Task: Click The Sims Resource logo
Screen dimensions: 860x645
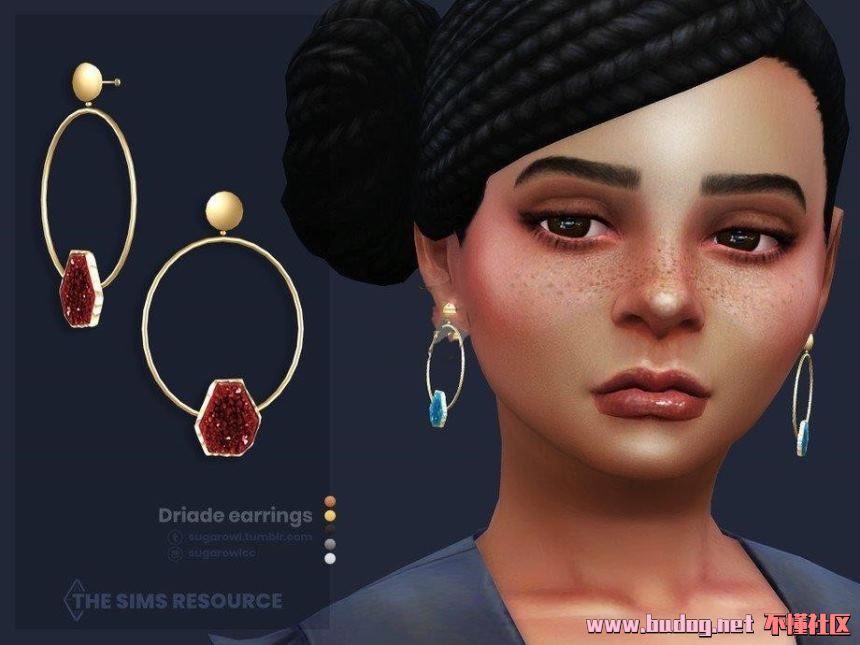Action: point(174,600)
